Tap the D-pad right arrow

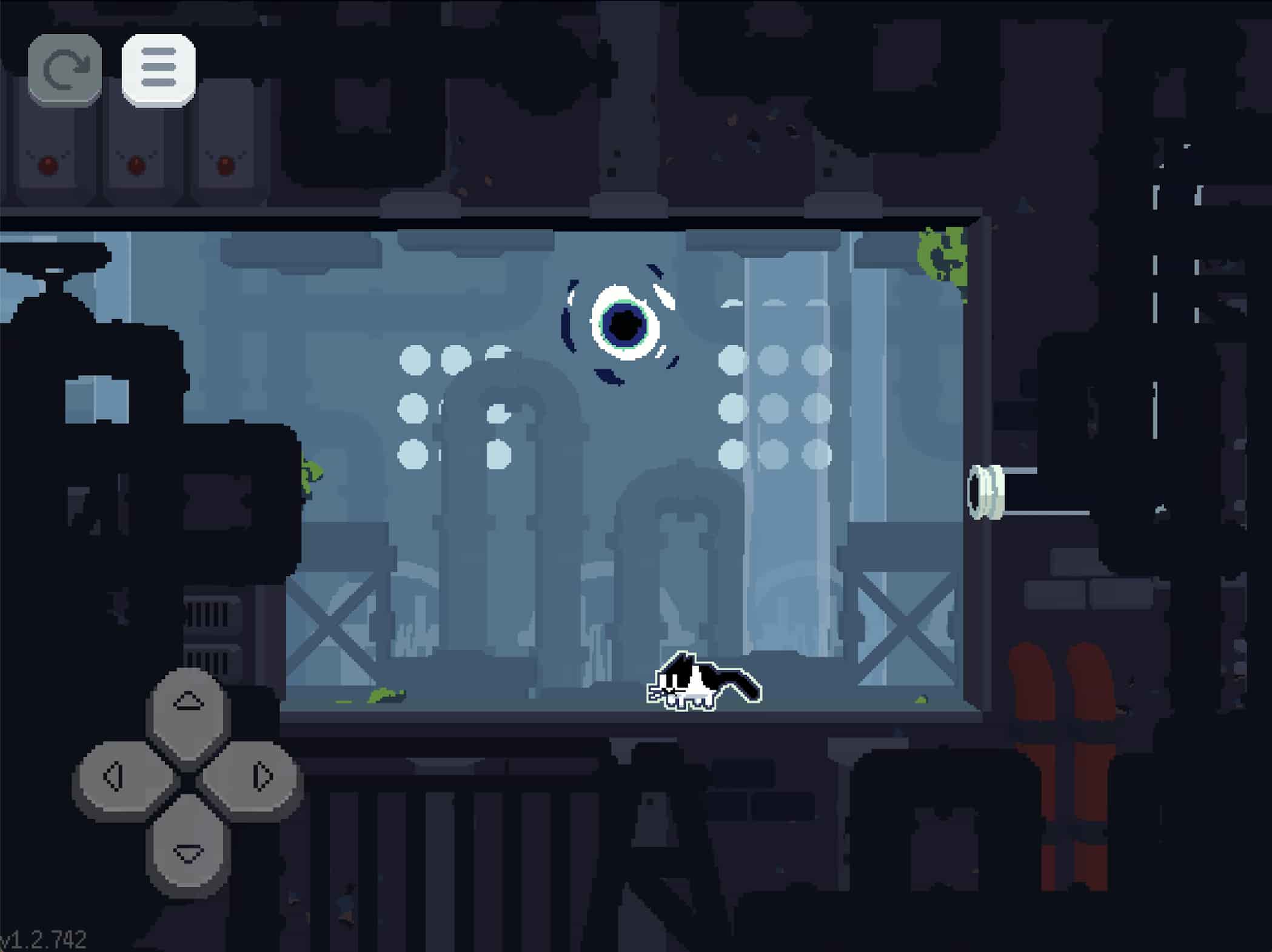point(261,777)
